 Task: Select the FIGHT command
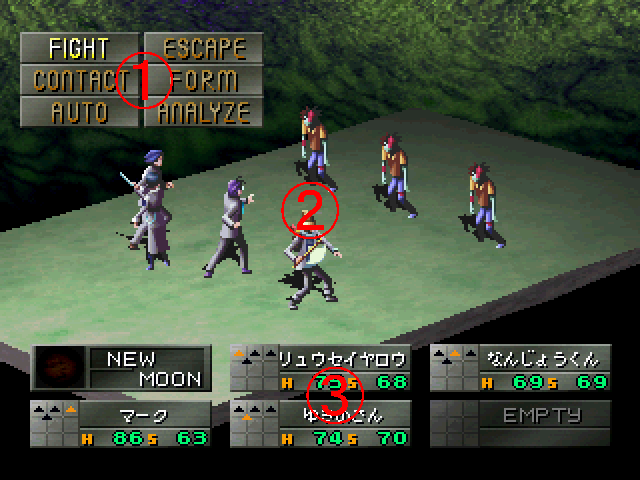(79, 48)
